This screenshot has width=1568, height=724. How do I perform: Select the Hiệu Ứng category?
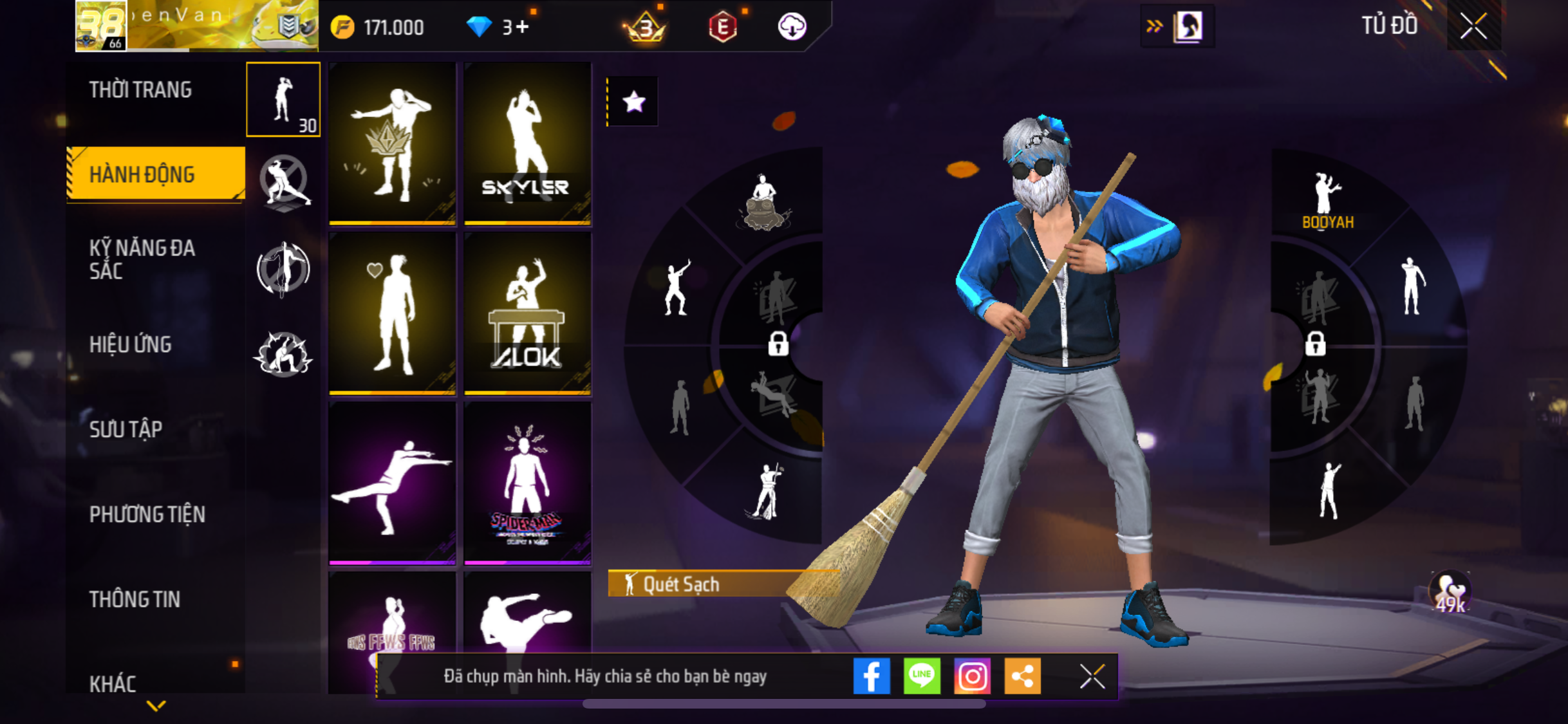(x=130, y=344)
